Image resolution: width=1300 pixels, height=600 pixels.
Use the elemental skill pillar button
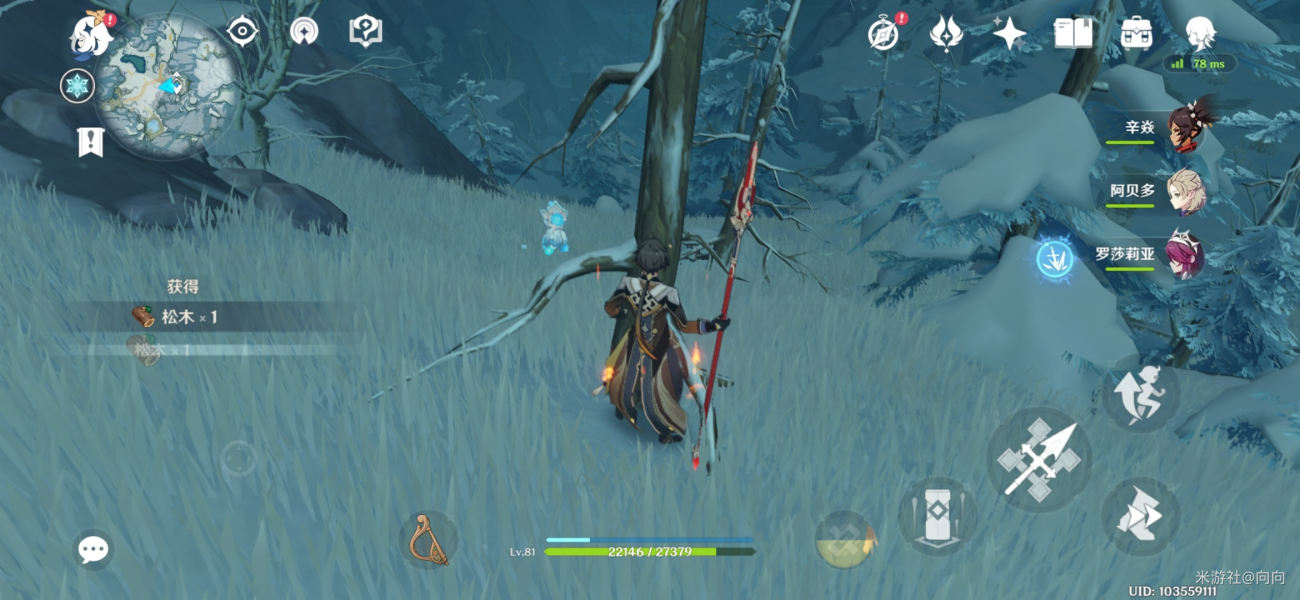tap(937, 516)
